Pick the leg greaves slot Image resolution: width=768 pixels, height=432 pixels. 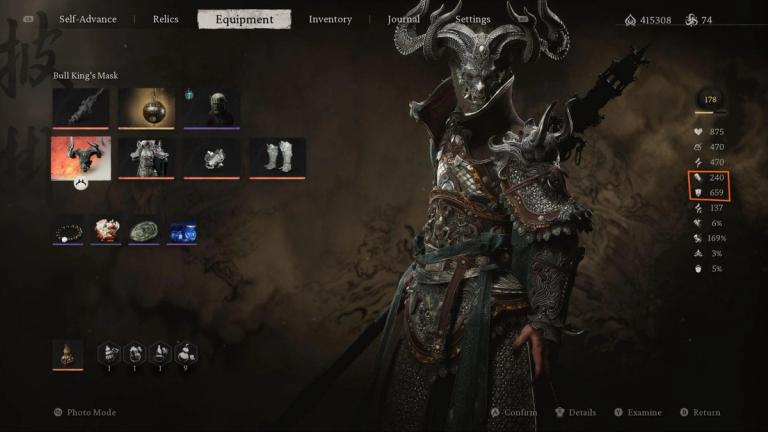click(277, 158)
